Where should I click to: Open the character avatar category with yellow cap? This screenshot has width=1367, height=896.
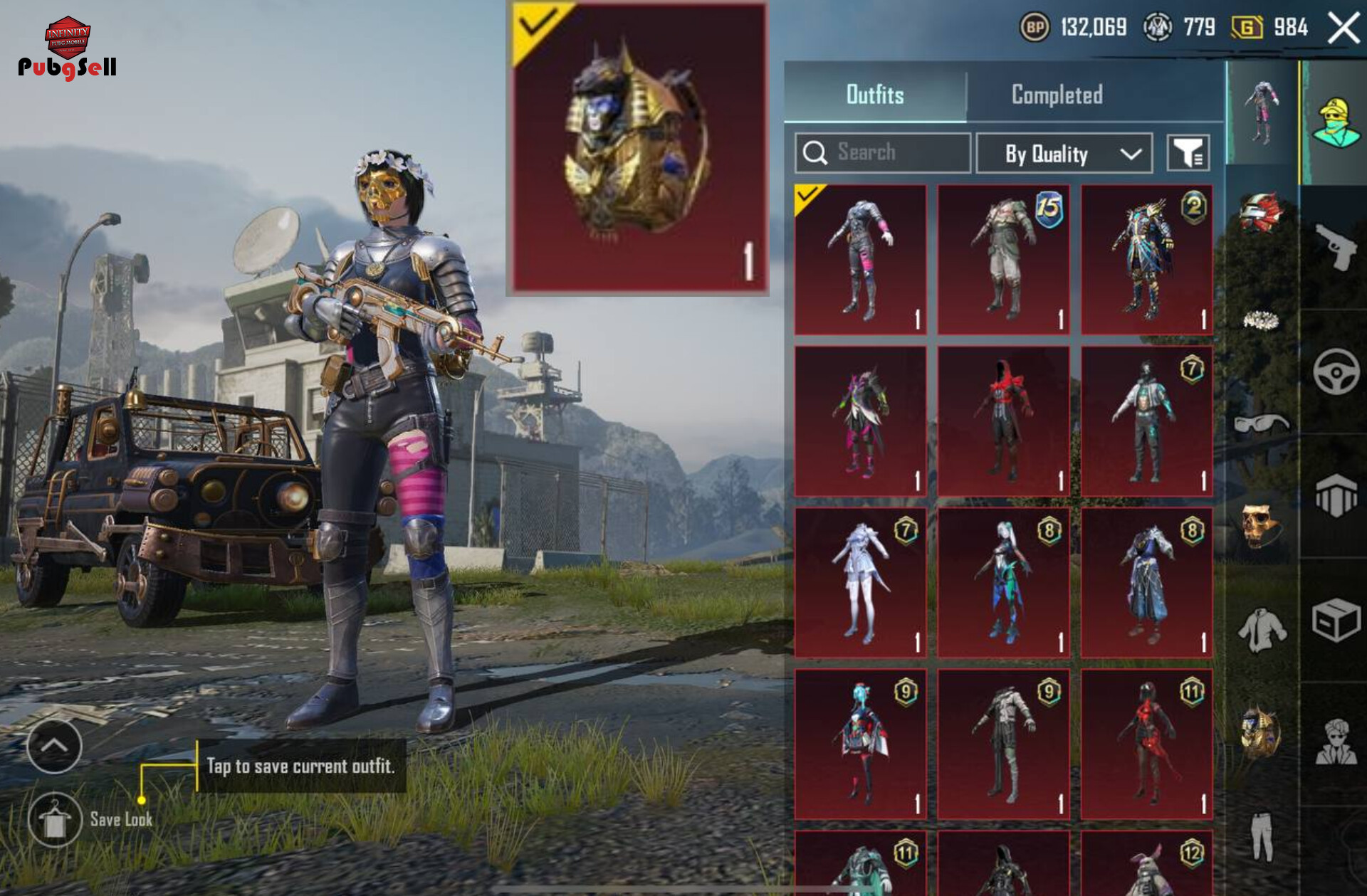point(1336,122)
